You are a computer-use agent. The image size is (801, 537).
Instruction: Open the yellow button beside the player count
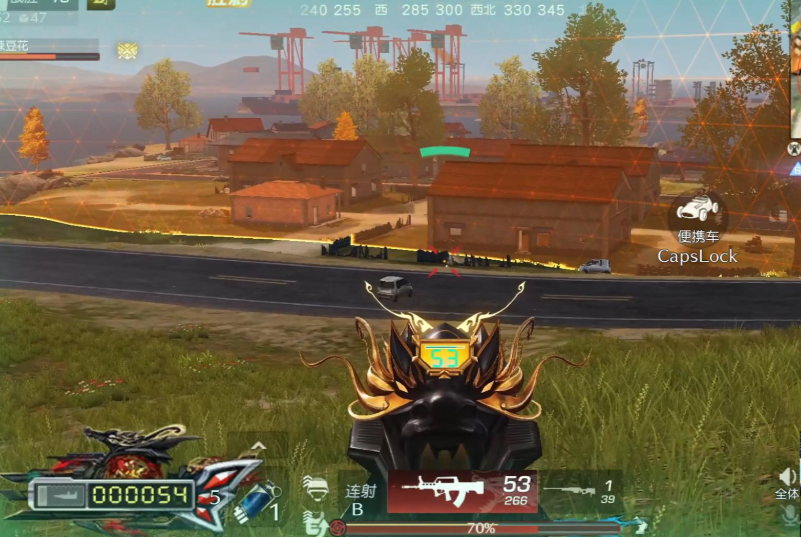tap(101, 3)
